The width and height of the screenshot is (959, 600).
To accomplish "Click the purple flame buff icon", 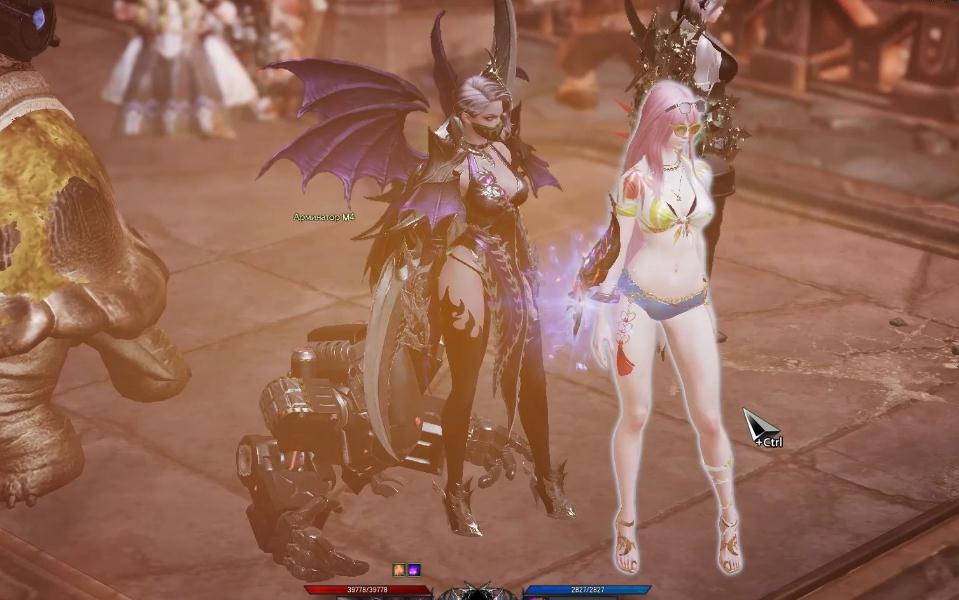I will [414, 570].
